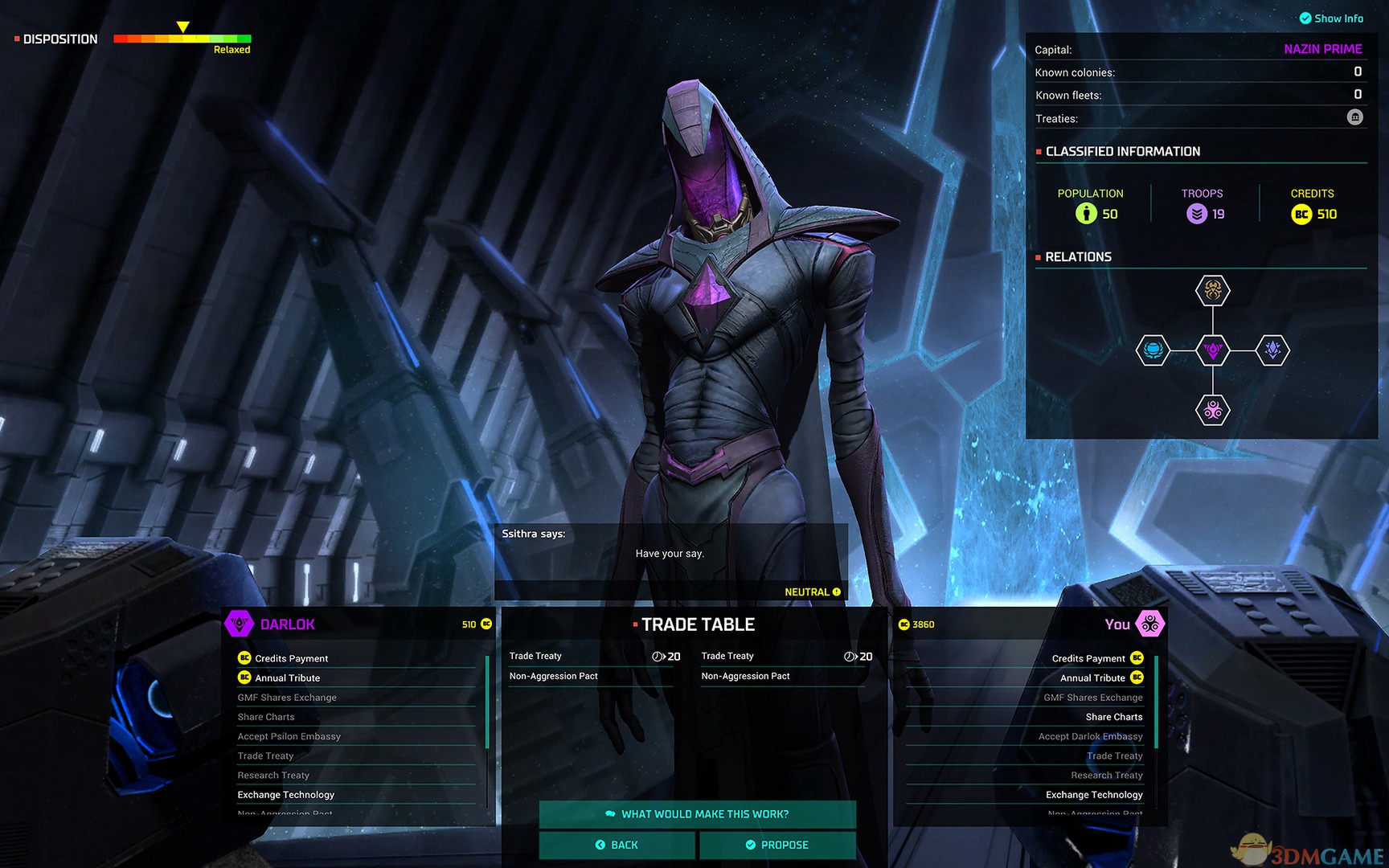This screenshot has height=868, width=1389.
Task: Select the purple race icon on Relations right
Action: click(1272, 350)
